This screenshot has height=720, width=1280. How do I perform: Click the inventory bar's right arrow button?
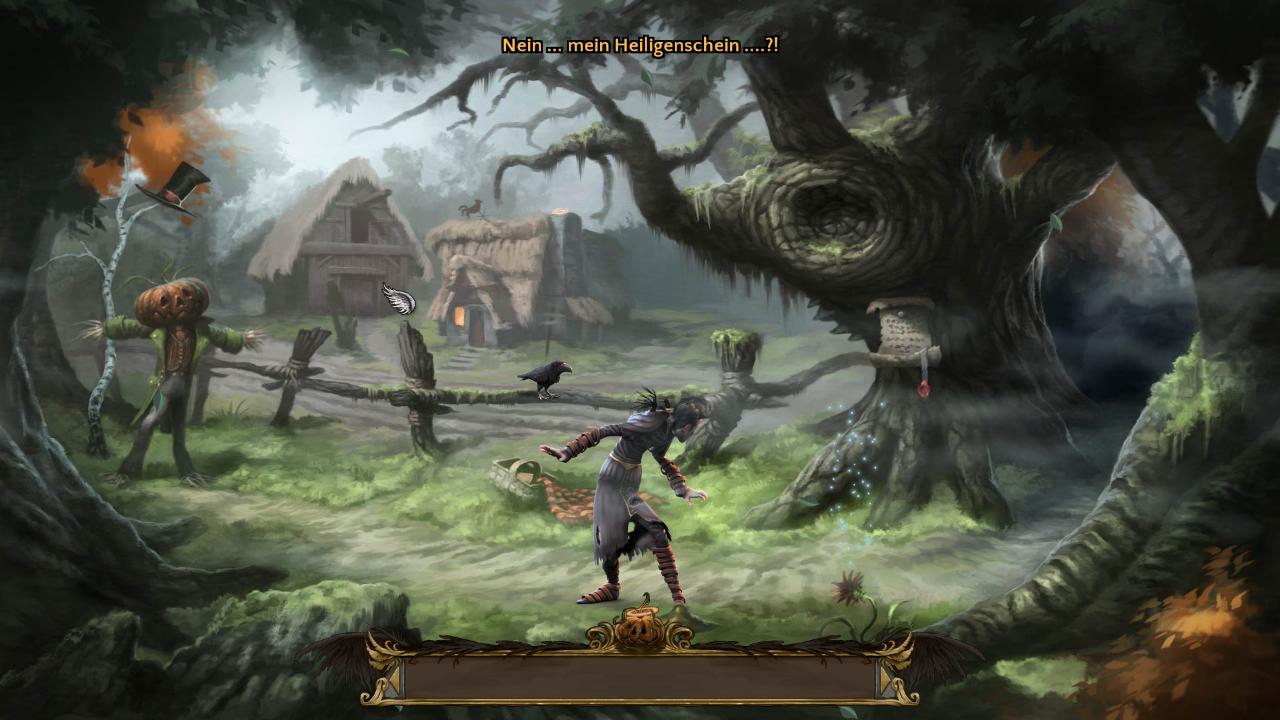tap(887, 679)
